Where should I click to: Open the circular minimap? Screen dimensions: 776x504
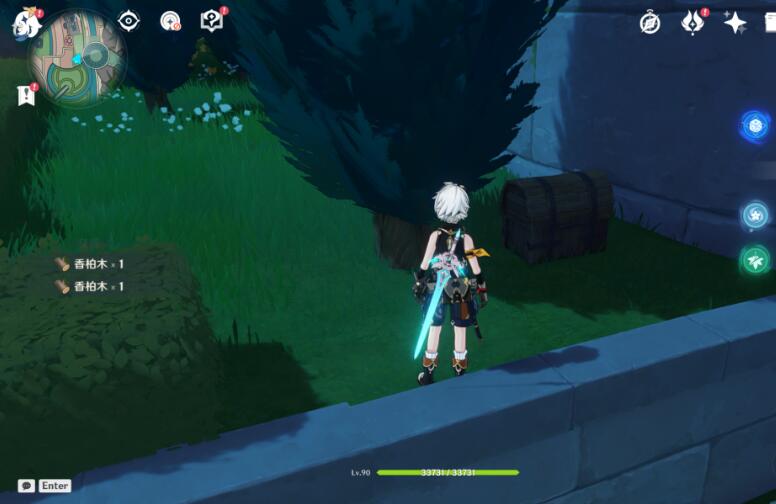[77, 57]
